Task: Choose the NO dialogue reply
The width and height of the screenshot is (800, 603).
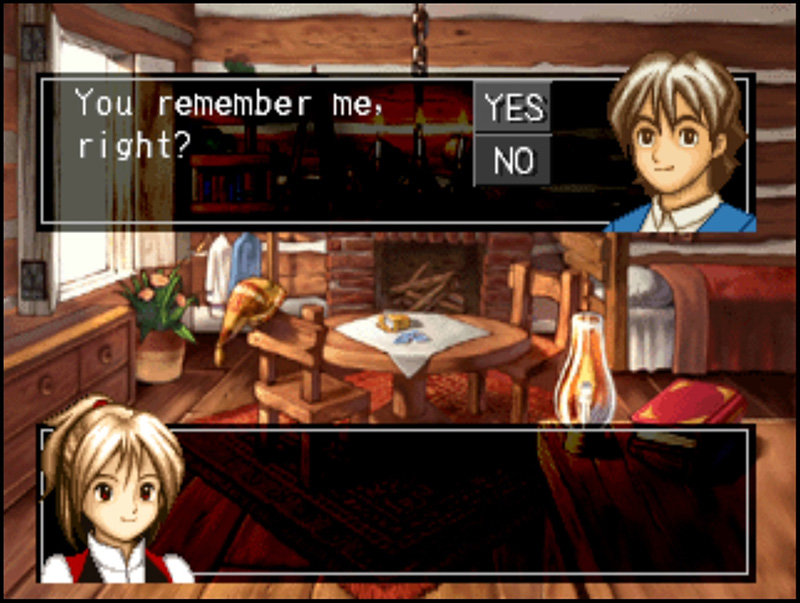Action: click(x=512, y=161)
